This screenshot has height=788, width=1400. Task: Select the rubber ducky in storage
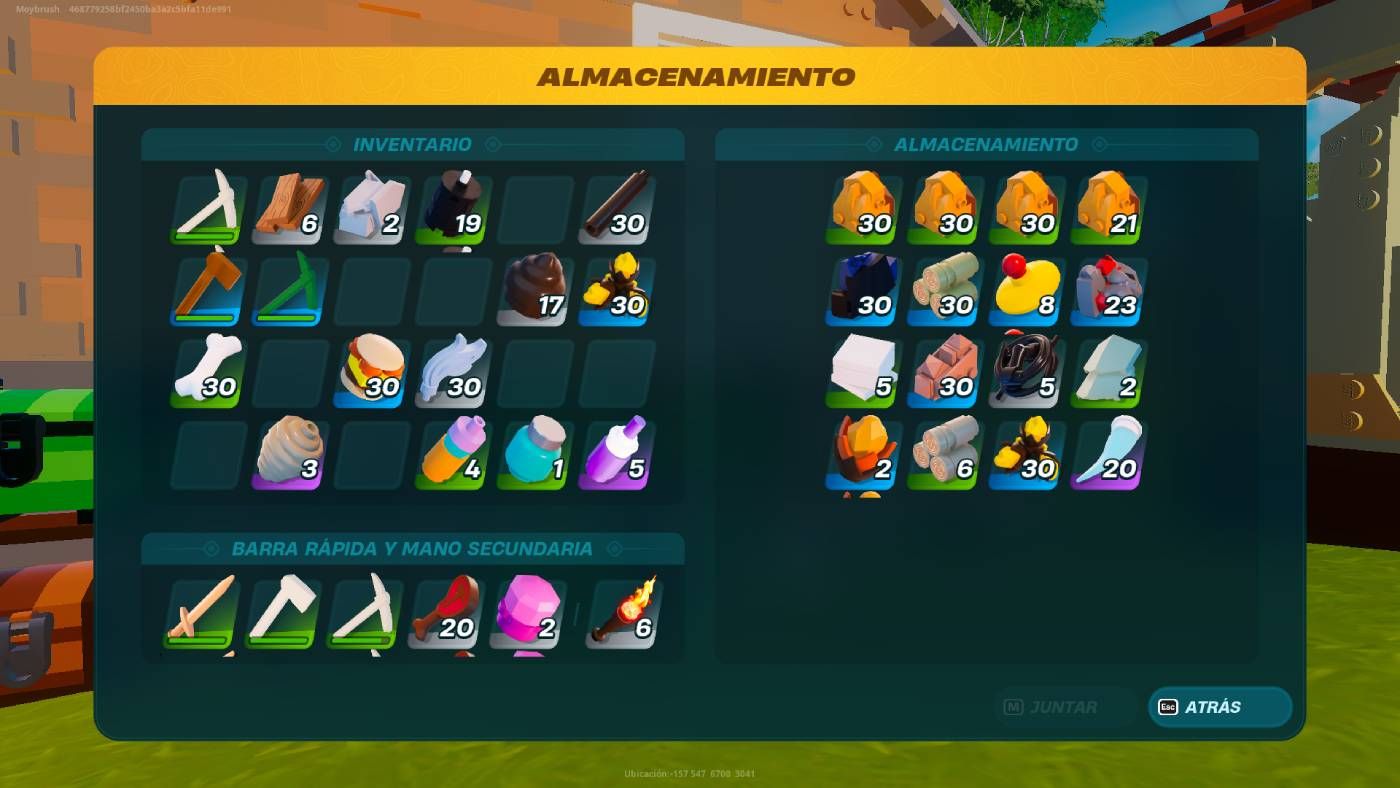click(x=1025, y=290)
